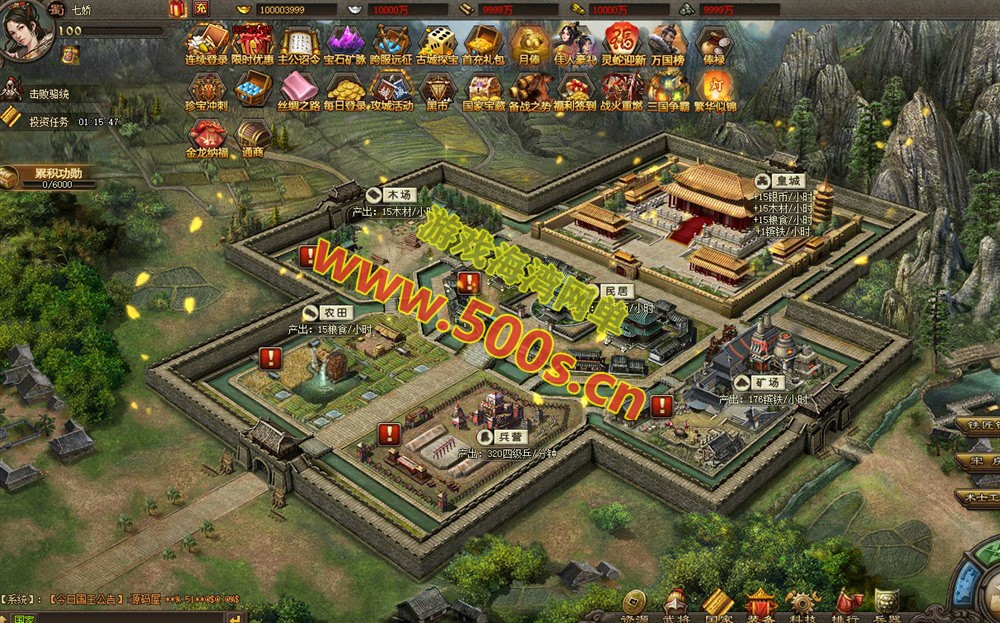Claim 俸禄 salary icon
Viewport: 1000px width, 623px height.
coord(714,44)
